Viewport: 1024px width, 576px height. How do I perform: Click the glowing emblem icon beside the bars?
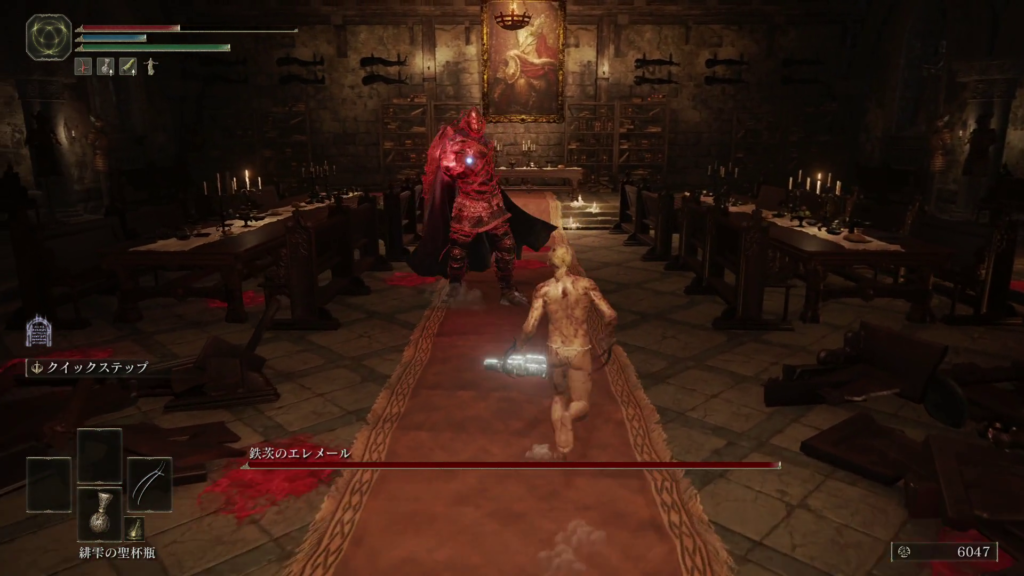[48, 37]
